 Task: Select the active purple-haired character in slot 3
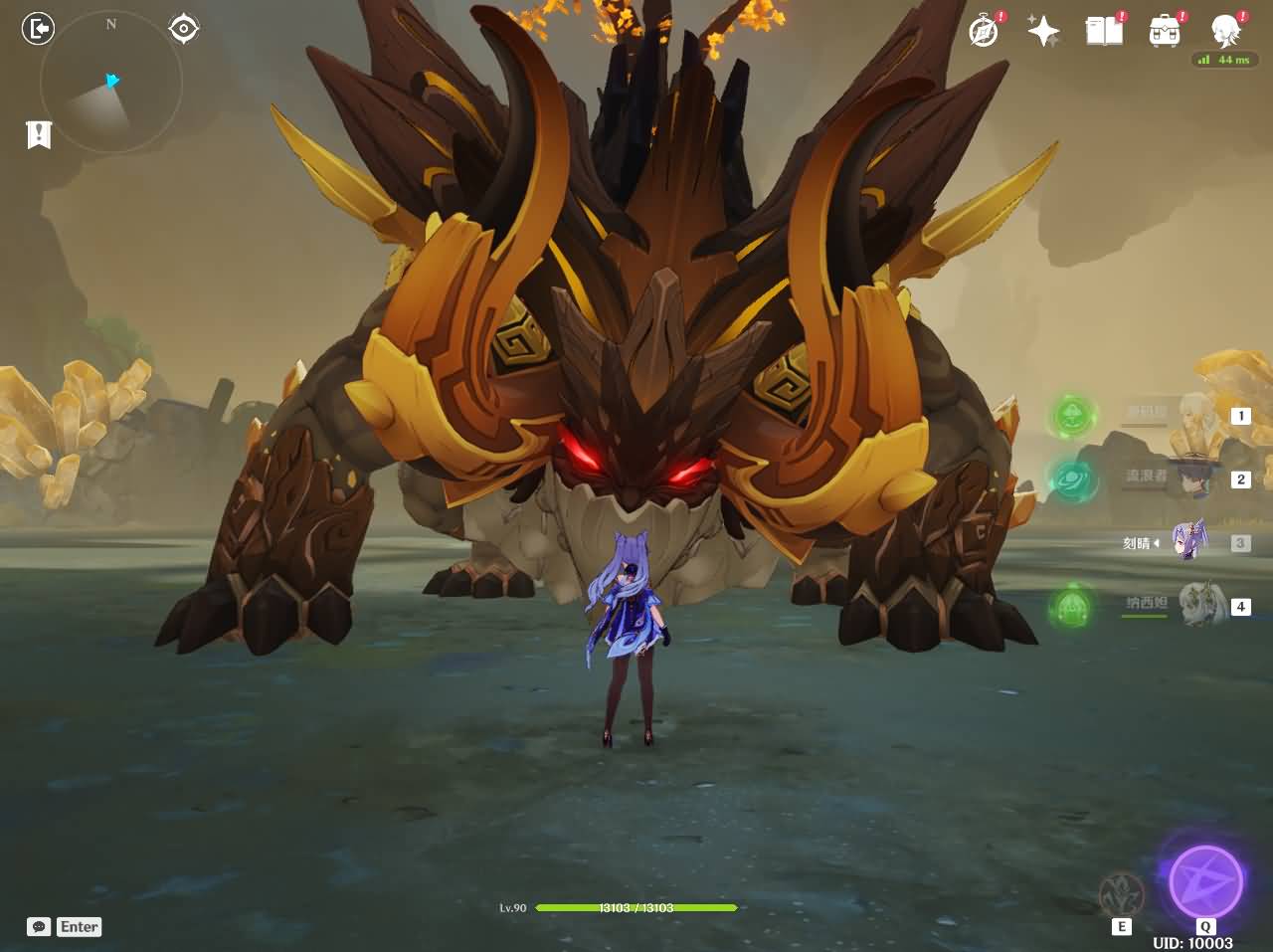(1190, 542)
